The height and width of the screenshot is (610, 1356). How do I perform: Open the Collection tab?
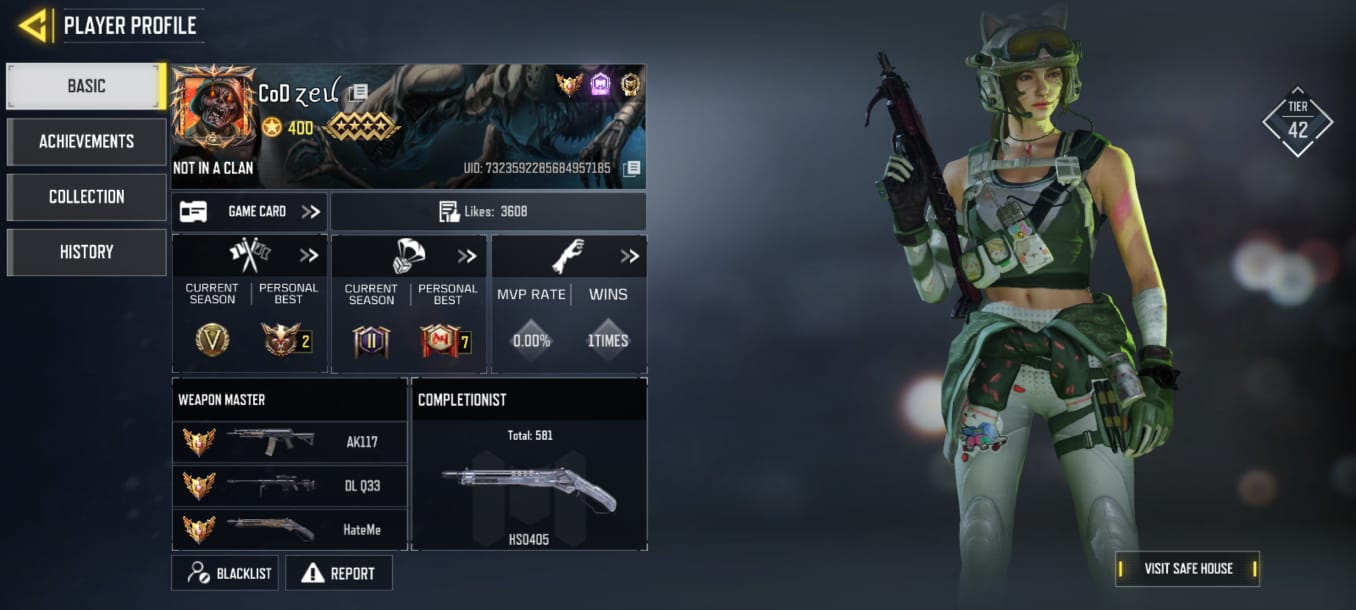click(x=86, y=197)
